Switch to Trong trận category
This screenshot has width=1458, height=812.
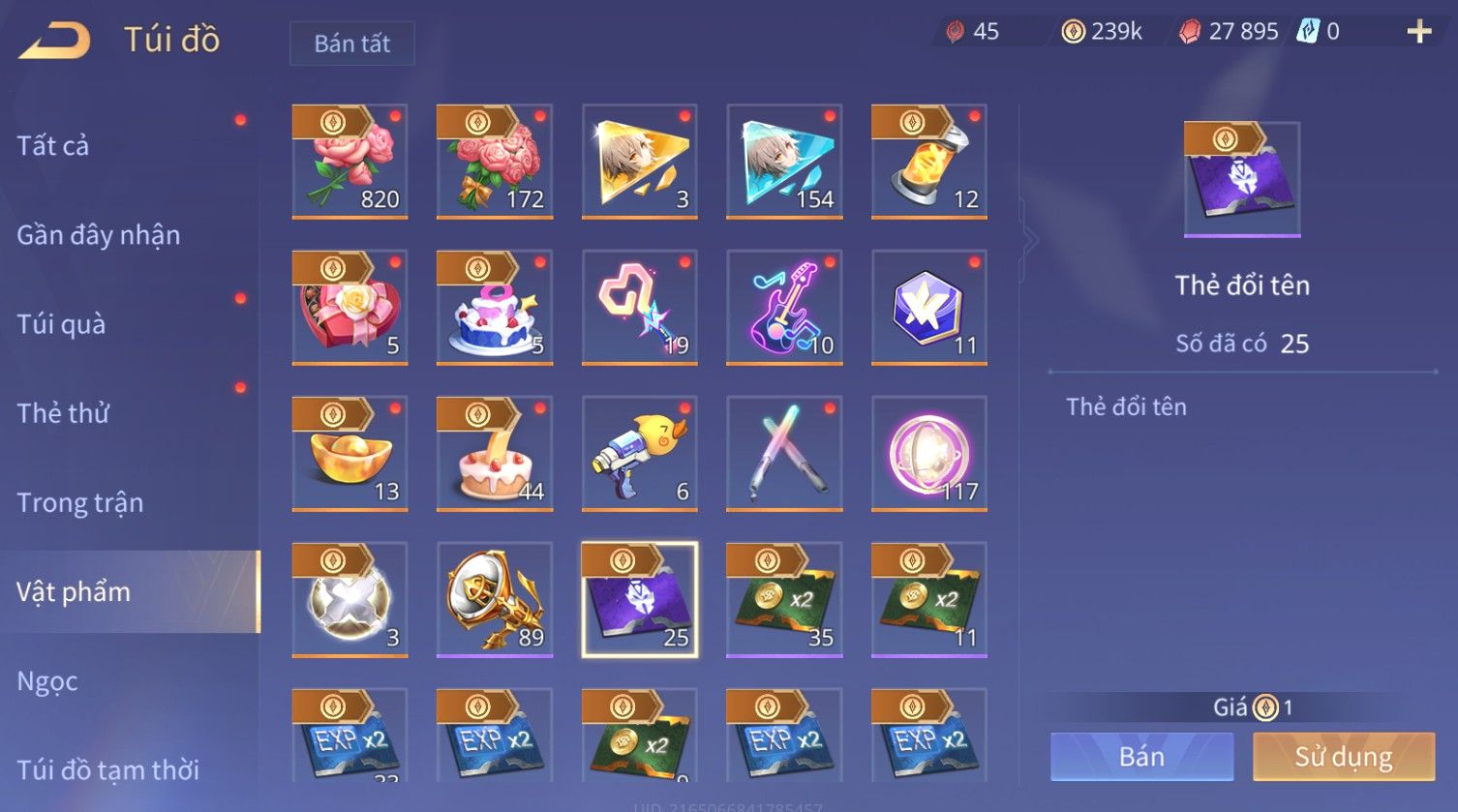pos(79,502)
